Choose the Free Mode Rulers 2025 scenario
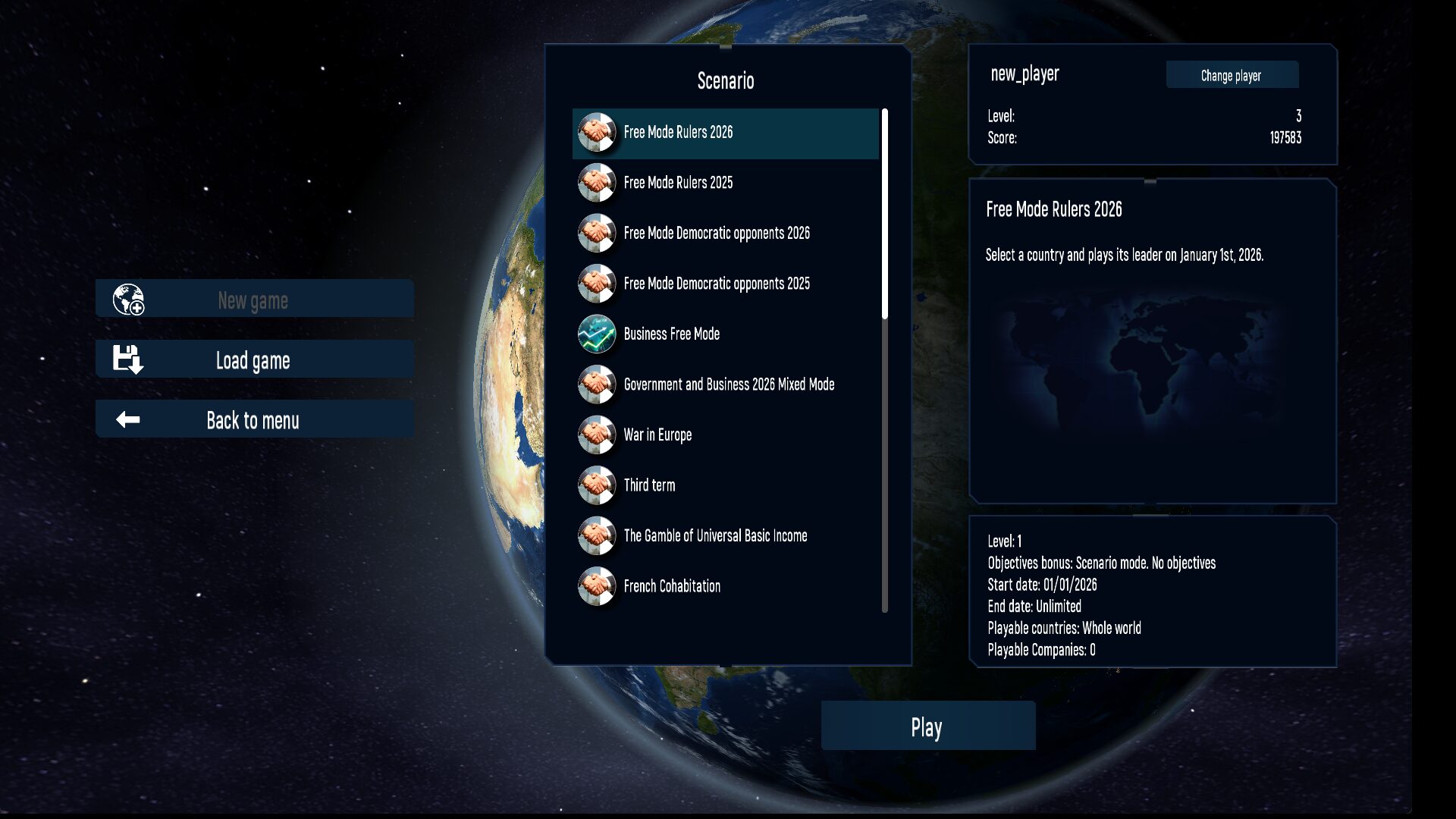Screen dimensions: 1456x819 tap(678, 183)
